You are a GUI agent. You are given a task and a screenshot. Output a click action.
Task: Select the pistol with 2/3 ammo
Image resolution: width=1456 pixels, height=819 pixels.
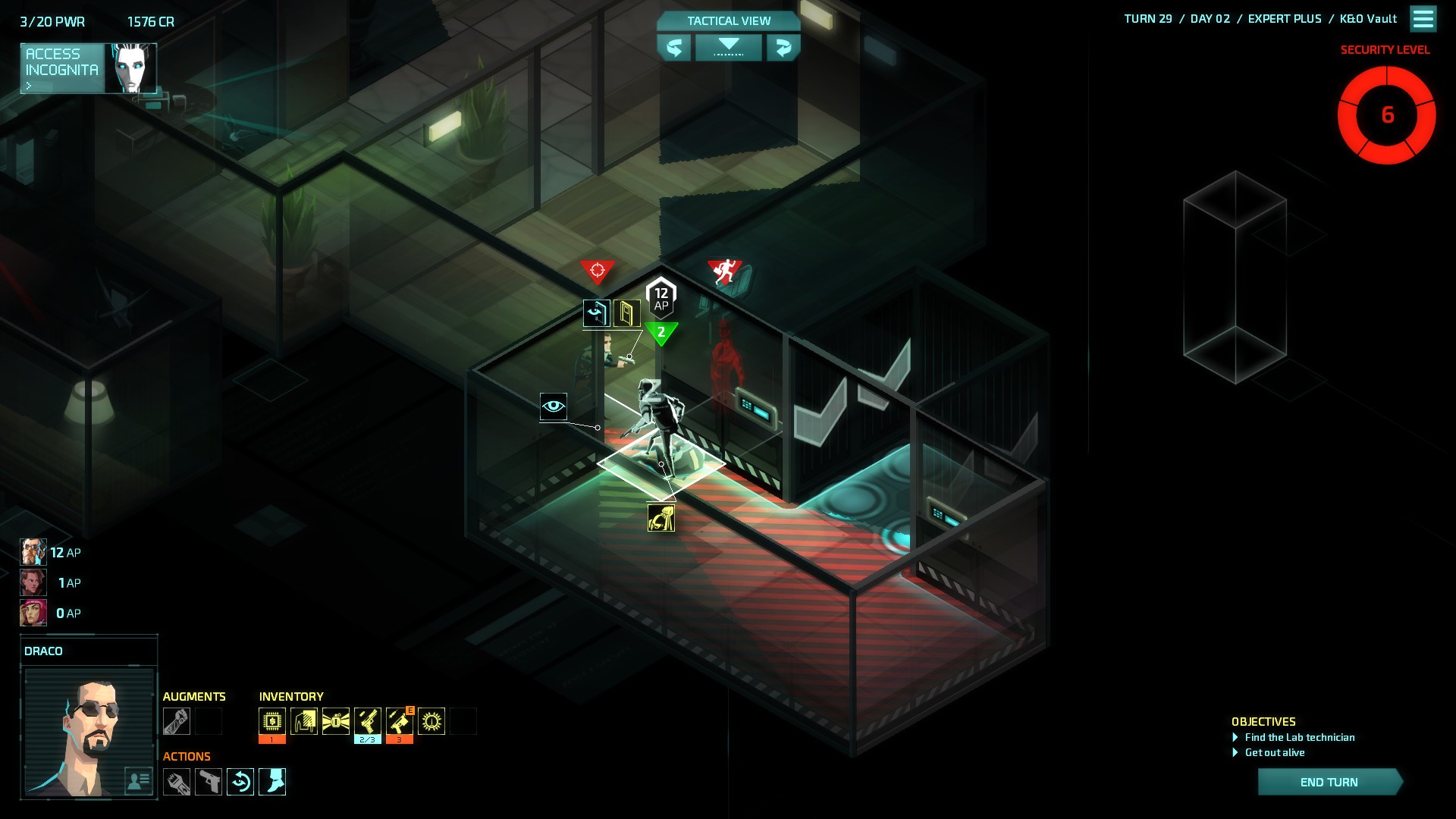368,721
